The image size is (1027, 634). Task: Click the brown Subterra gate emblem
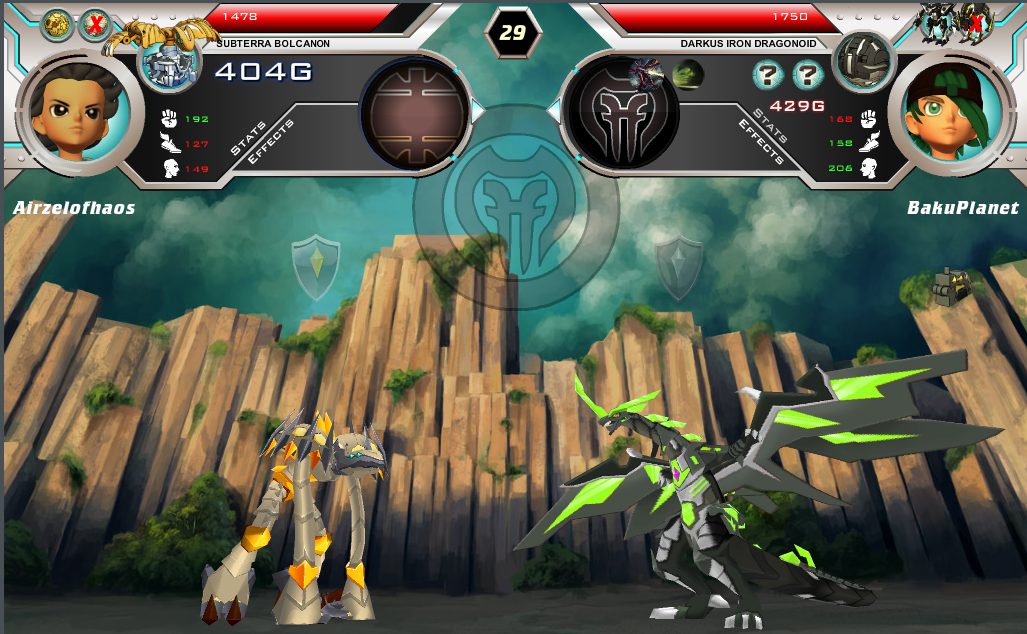pyautogui.click(x=414, y=113)
